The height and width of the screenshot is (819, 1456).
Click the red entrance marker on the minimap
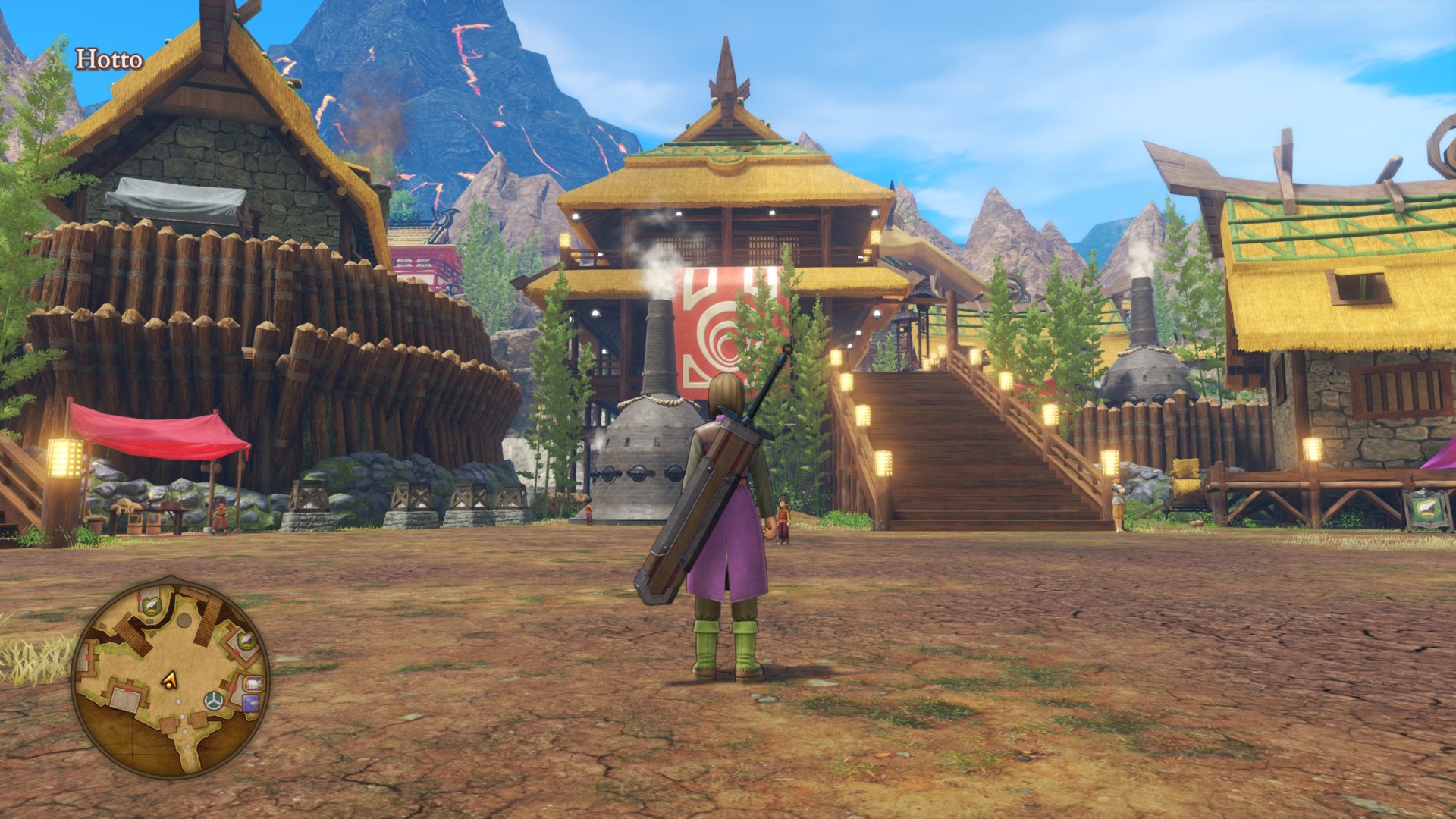tap(127, 689)
